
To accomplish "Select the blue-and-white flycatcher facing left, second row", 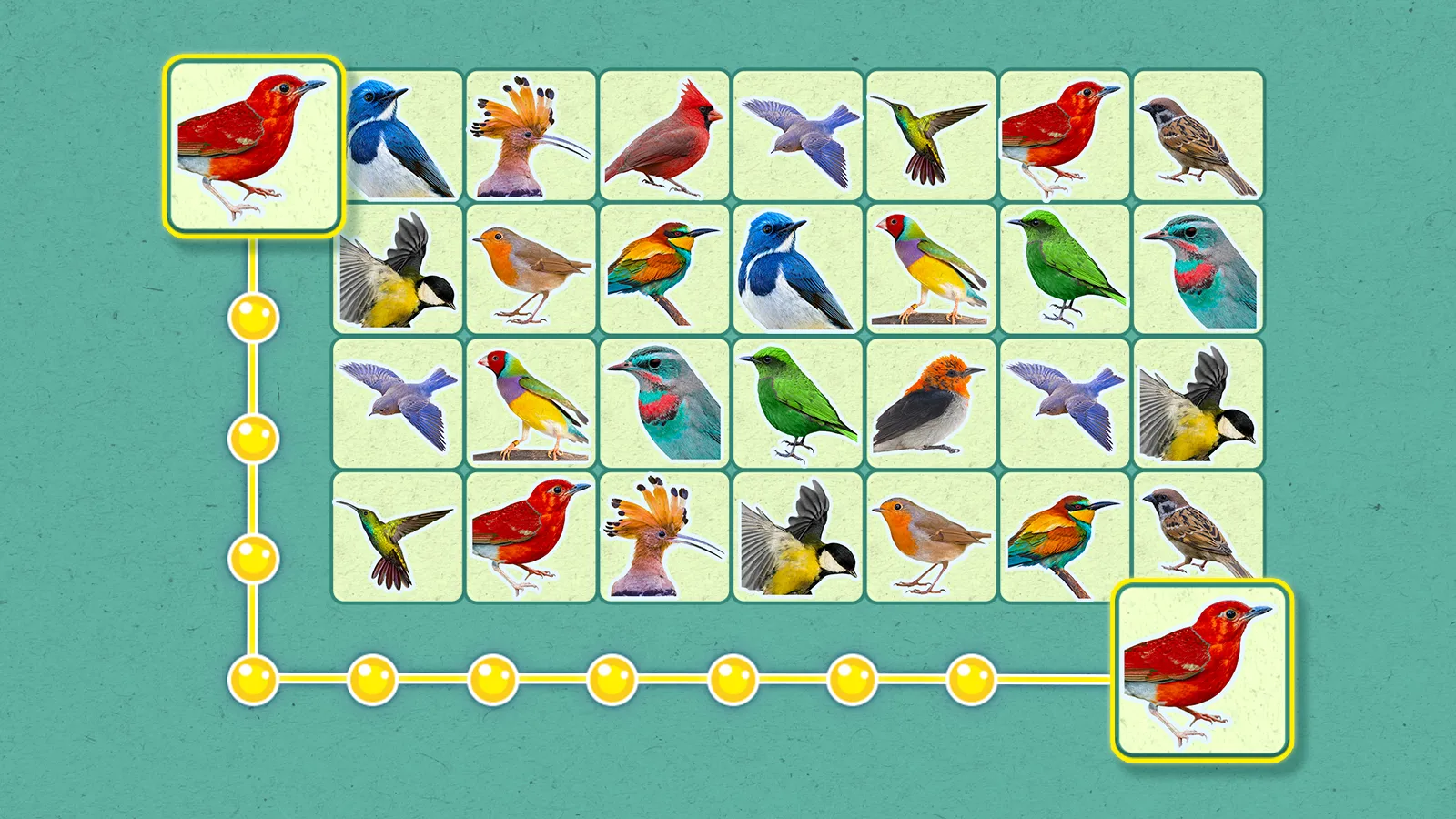I will pos(796,268).
